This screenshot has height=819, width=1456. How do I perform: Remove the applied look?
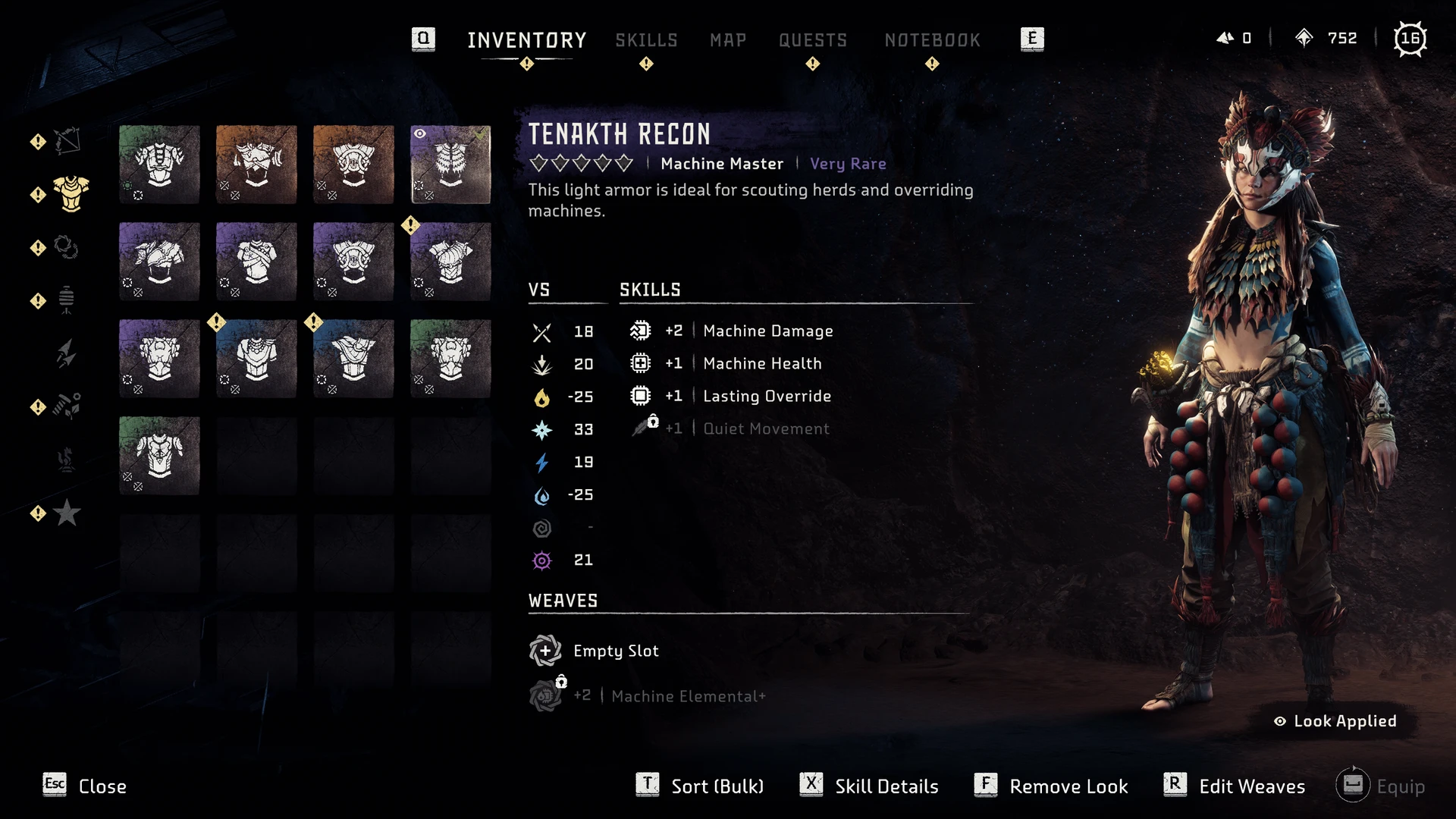(x=1052, y=786)
